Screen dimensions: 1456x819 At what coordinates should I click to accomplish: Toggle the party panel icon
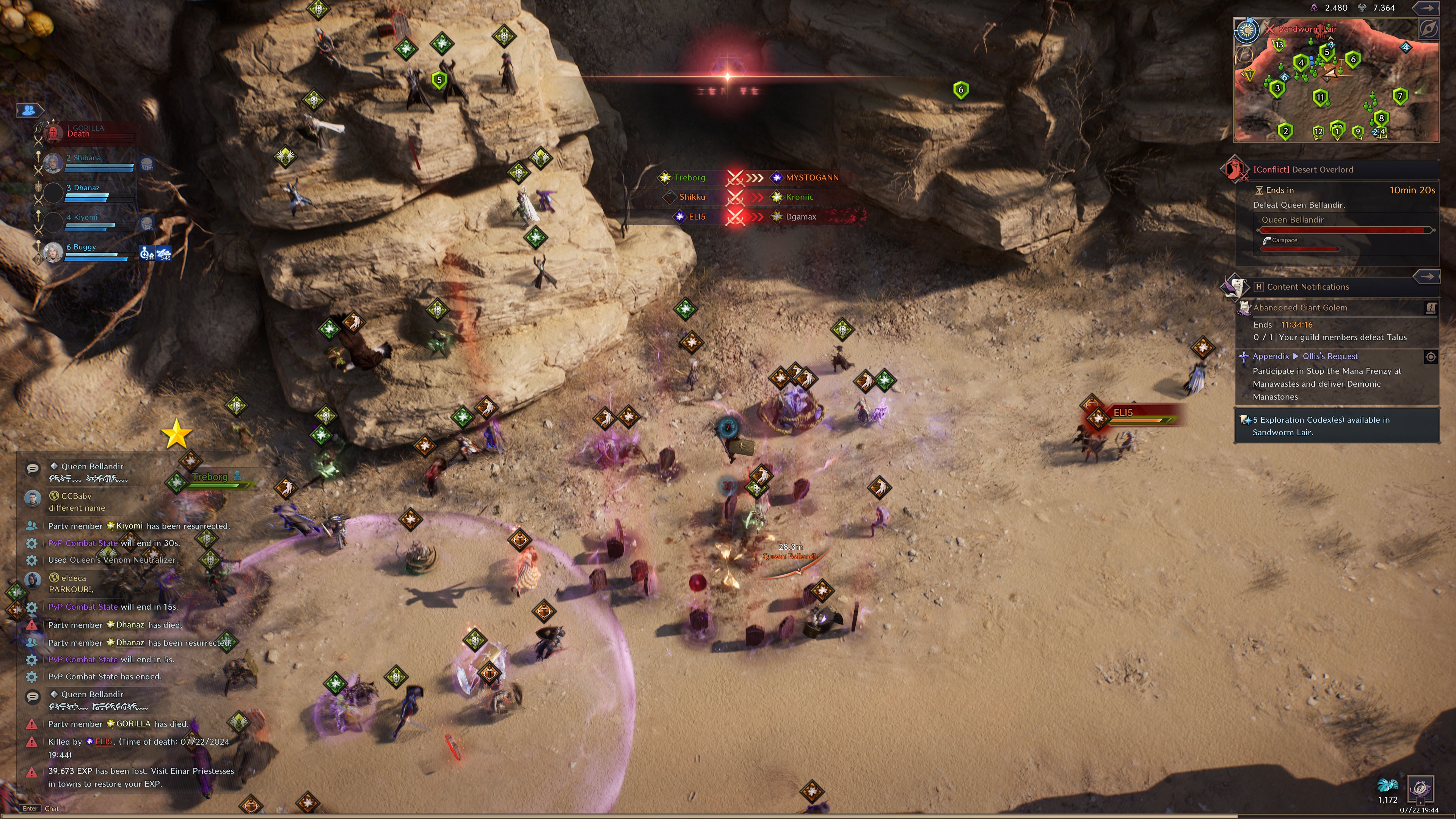tap(30, 110)
